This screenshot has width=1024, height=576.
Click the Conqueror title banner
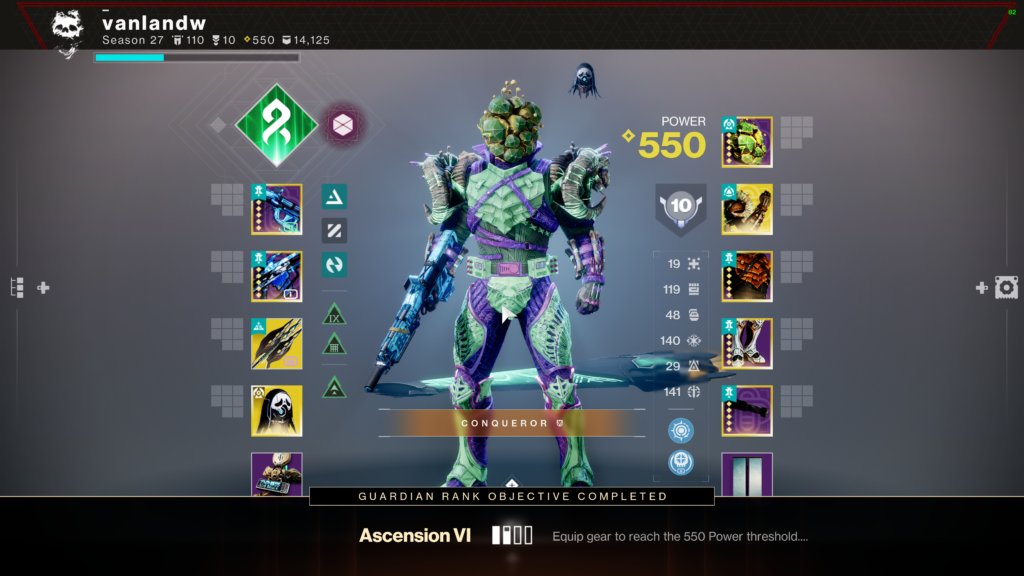click(510, 423)
